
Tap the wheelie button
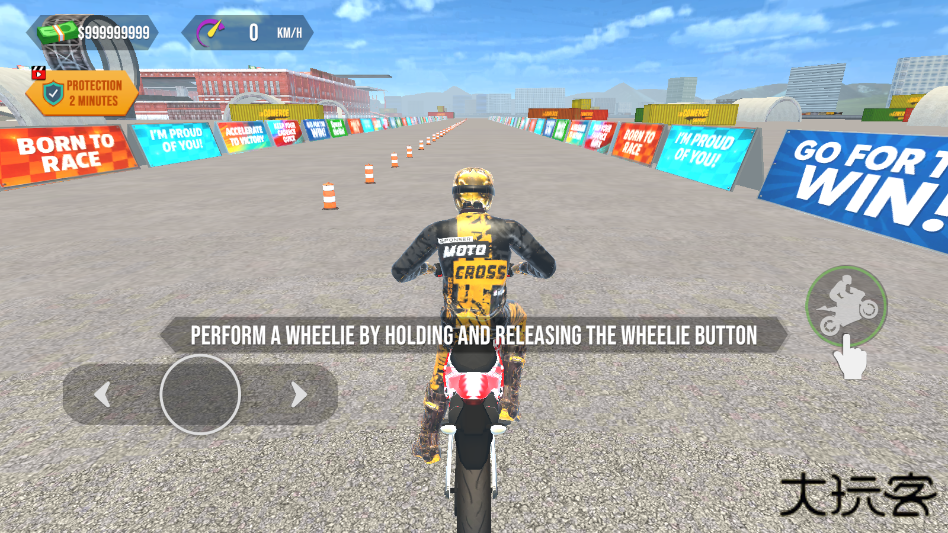846,305
